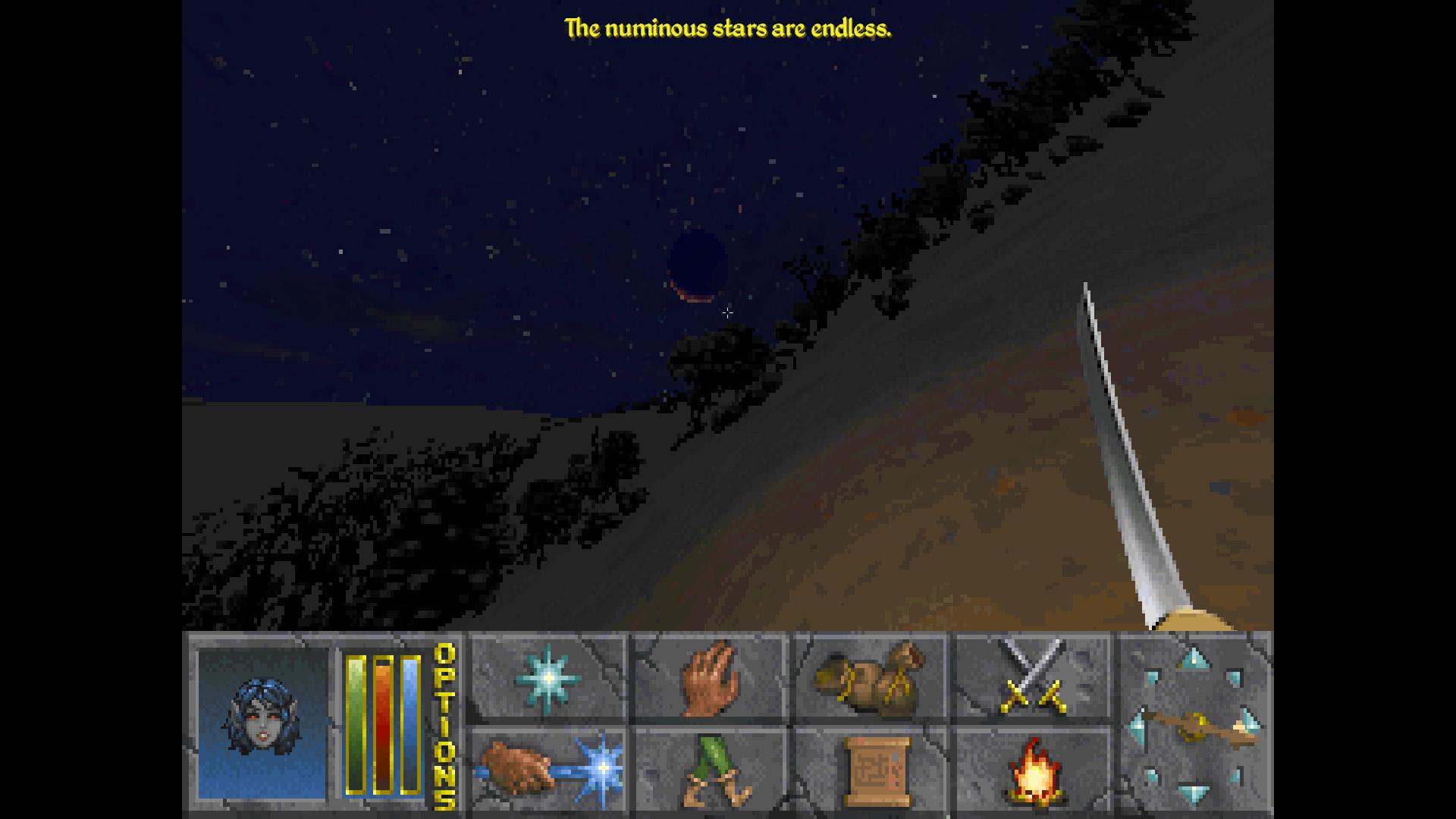Use the magic item hand icon
Viewport: 1456px width, 819px height.
(548, 770)
